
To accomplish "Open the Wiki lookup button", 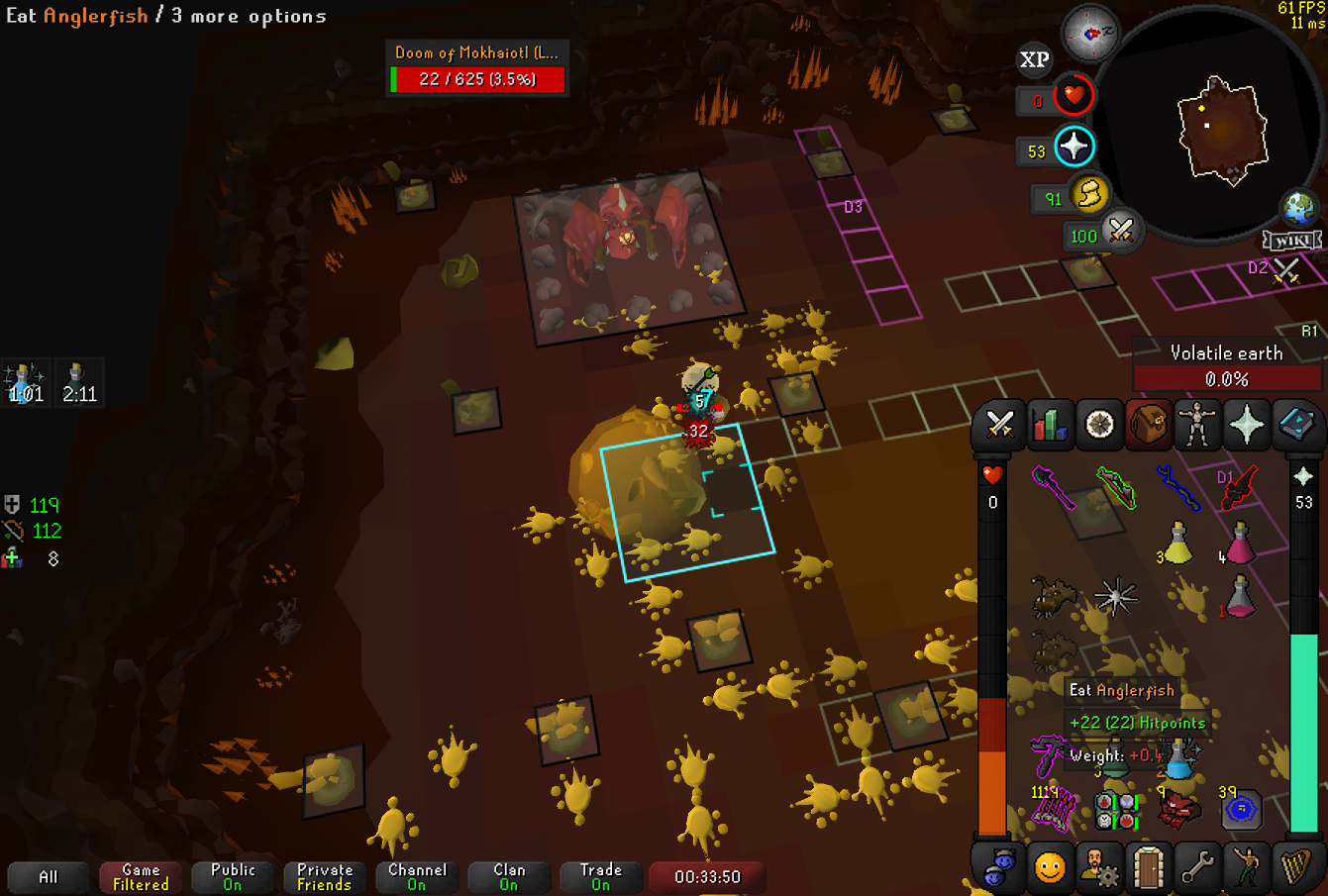I will coord(1292,241).
